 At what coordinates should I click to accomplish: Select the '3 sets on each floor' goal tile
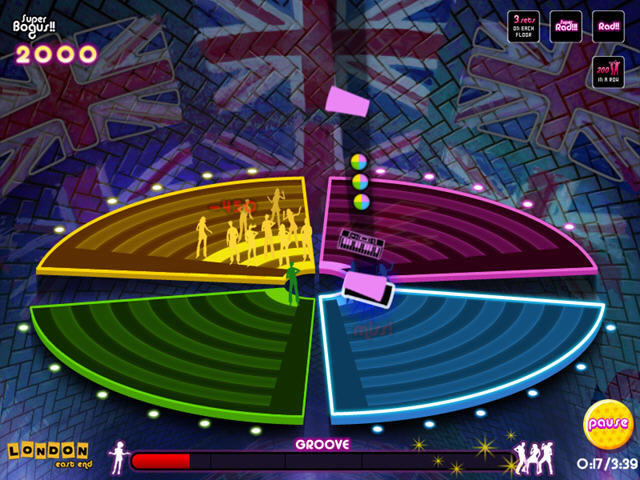tap(523, 26)
